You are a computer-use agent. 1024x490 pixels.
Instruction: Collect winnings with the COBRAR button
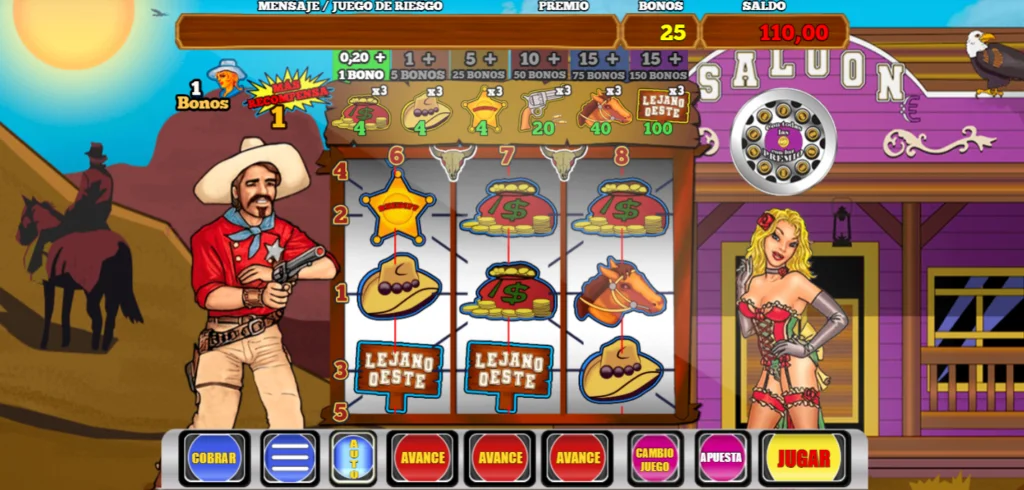coord(215,459)
